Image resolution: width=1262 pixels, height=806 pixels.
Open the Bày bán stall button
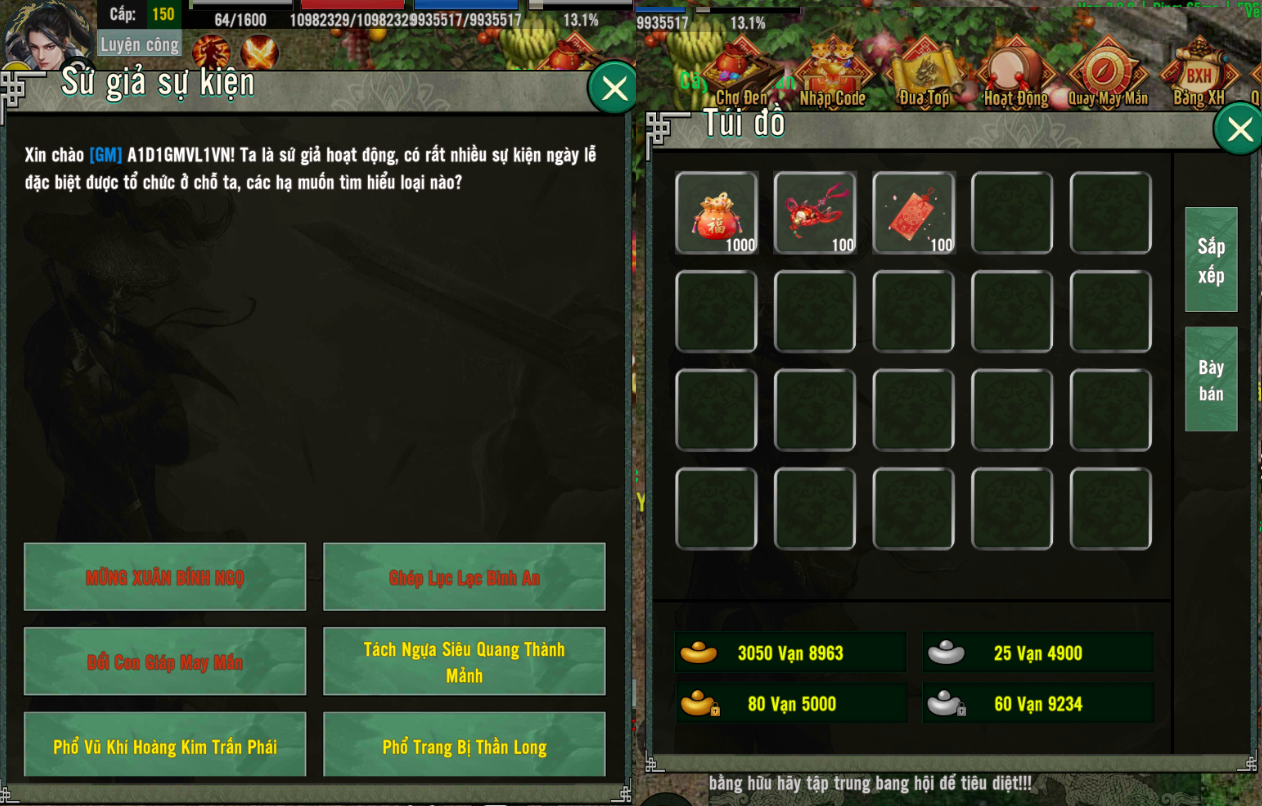[1211, 380]
